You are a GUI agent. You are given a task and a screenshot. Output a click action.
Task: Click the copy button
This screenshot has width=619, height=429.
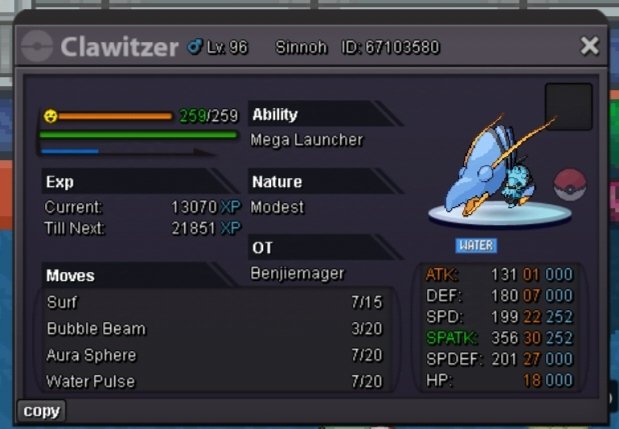42,411
